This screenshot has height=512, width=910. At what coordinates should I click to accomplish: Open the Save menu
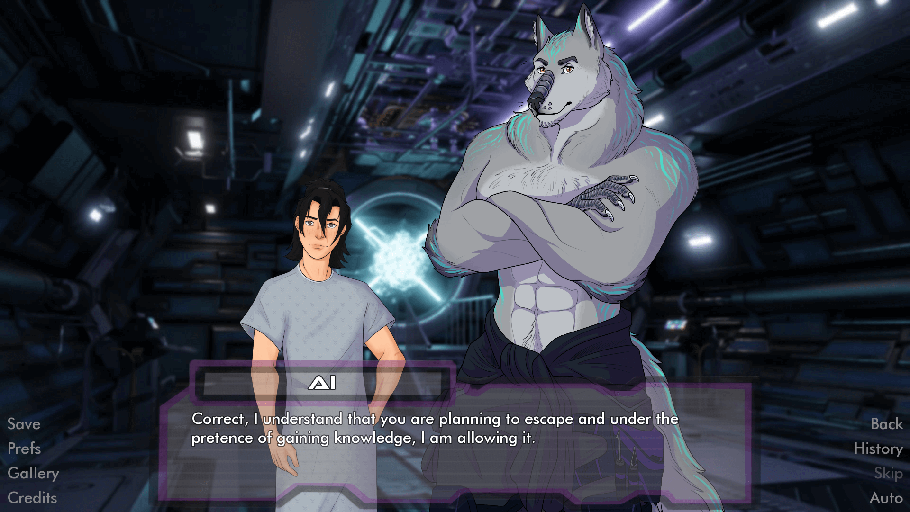click(24, 424)
